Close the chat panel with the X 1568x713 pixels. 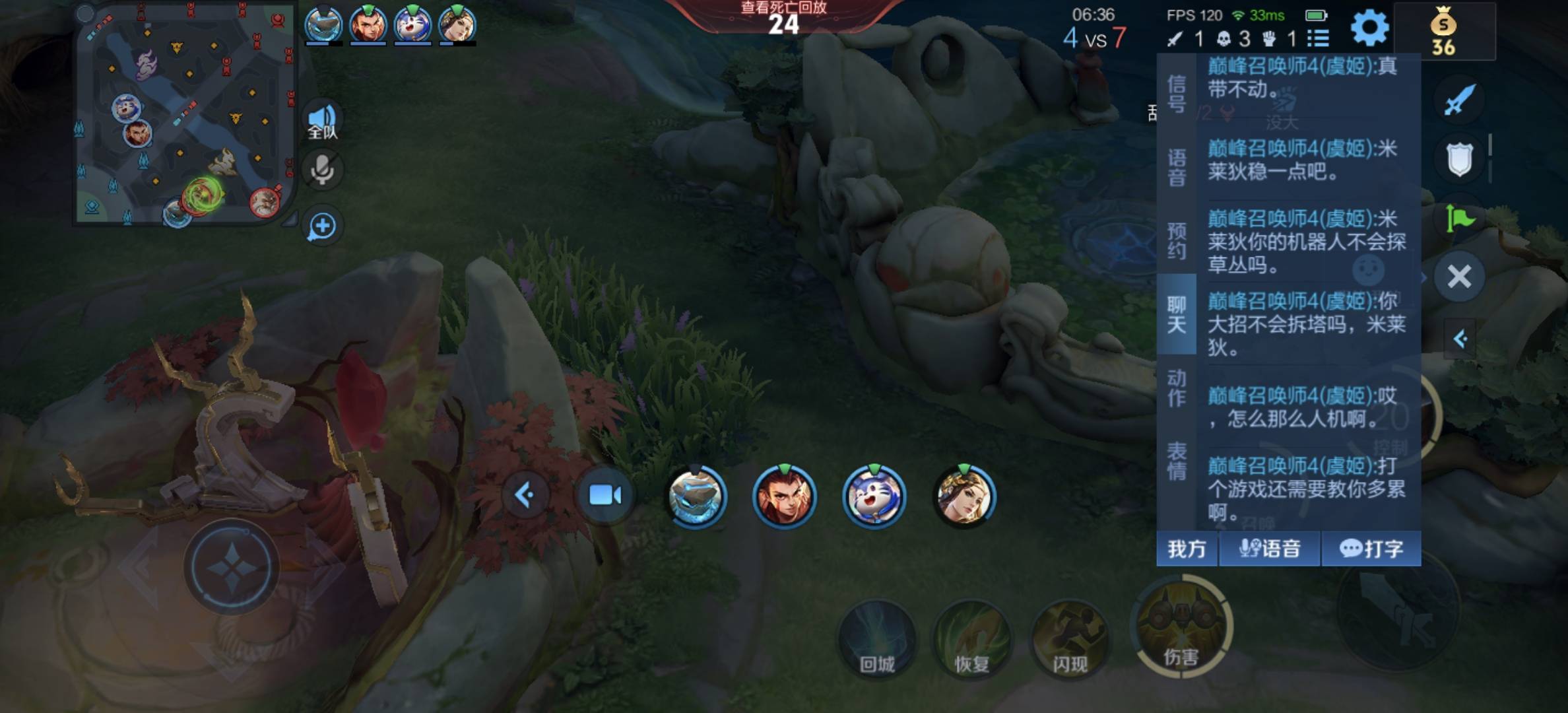point(1459,277)
